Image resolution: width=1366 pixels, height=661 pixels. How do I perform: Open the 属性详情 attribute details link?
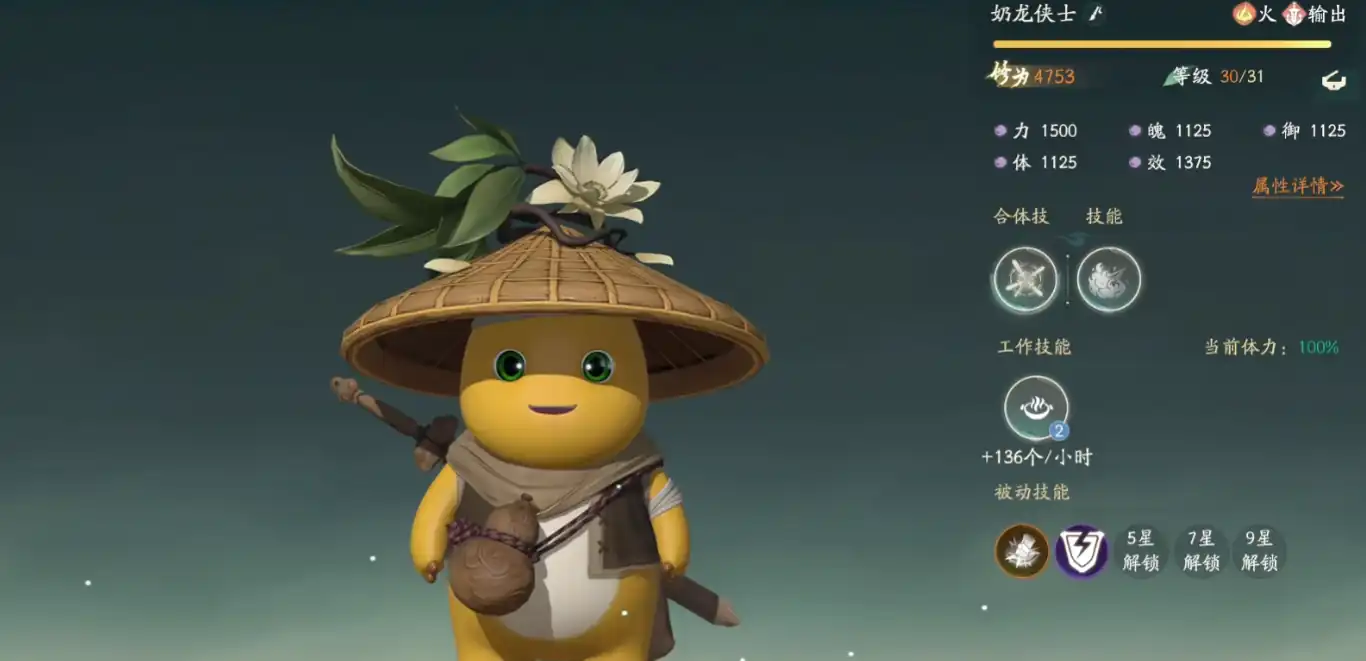click(1297, 186)
